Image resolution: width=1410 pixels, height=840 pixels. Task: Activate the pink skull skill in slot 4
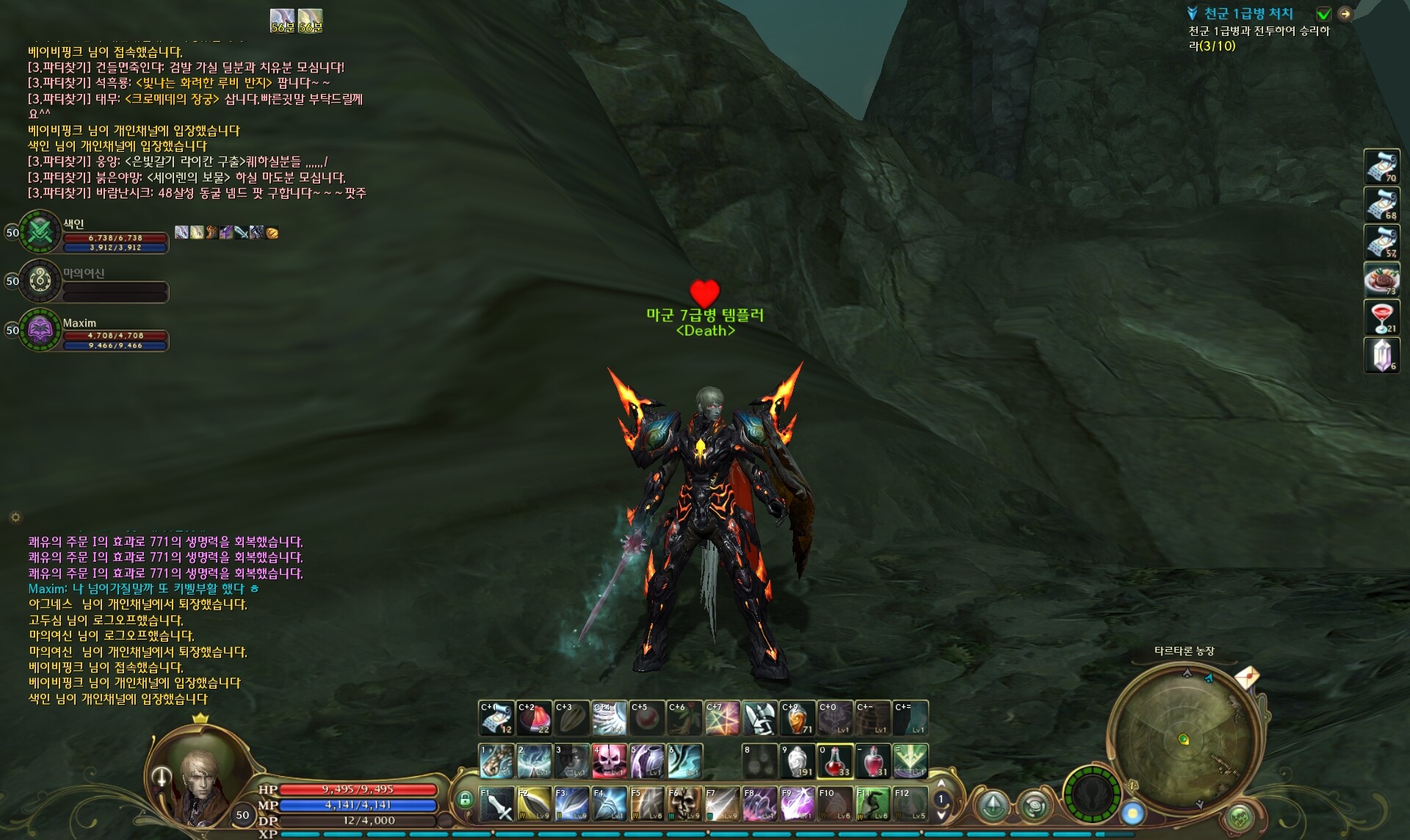coord(610,761)
